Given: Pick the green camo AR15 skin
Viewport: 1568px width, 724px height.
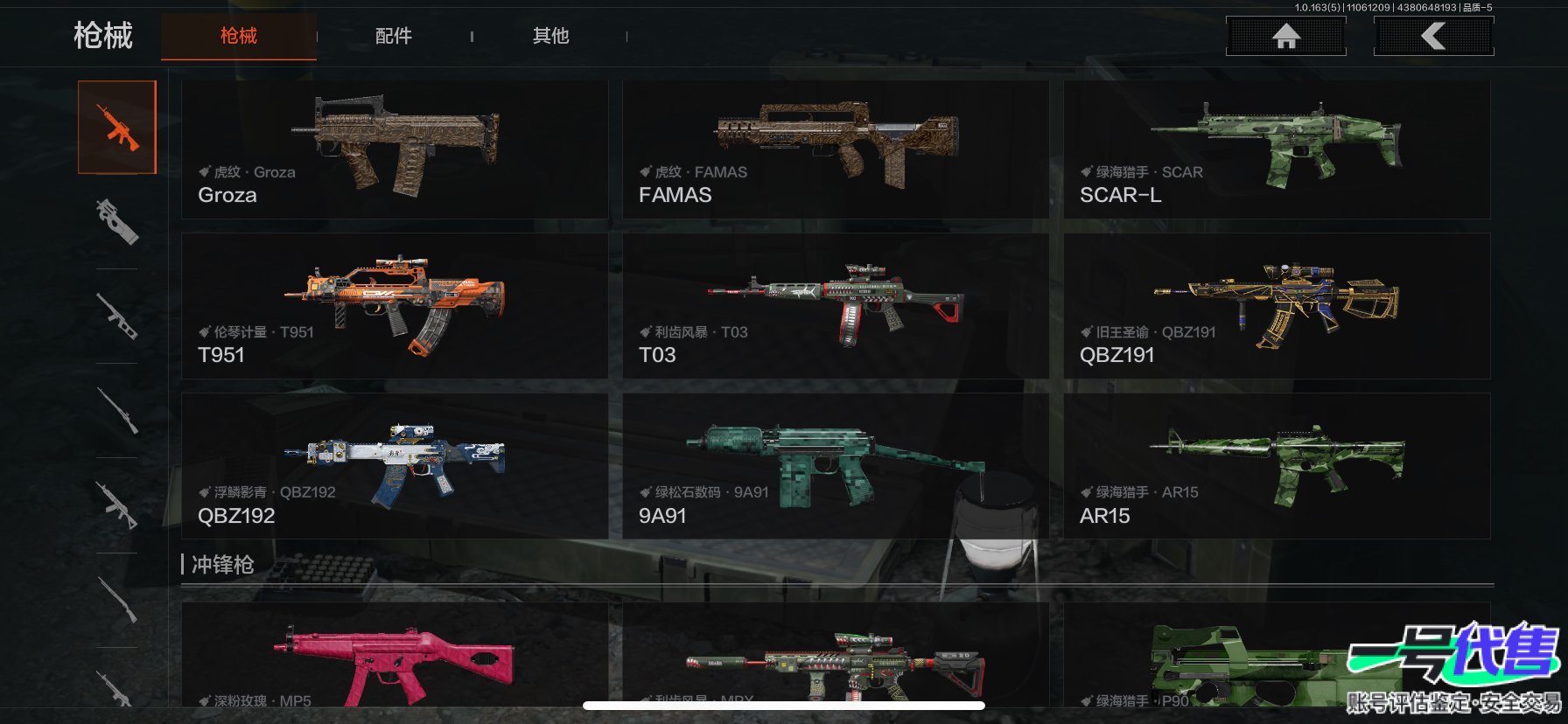Looking at the screenshot, I should pos(1276,466).
